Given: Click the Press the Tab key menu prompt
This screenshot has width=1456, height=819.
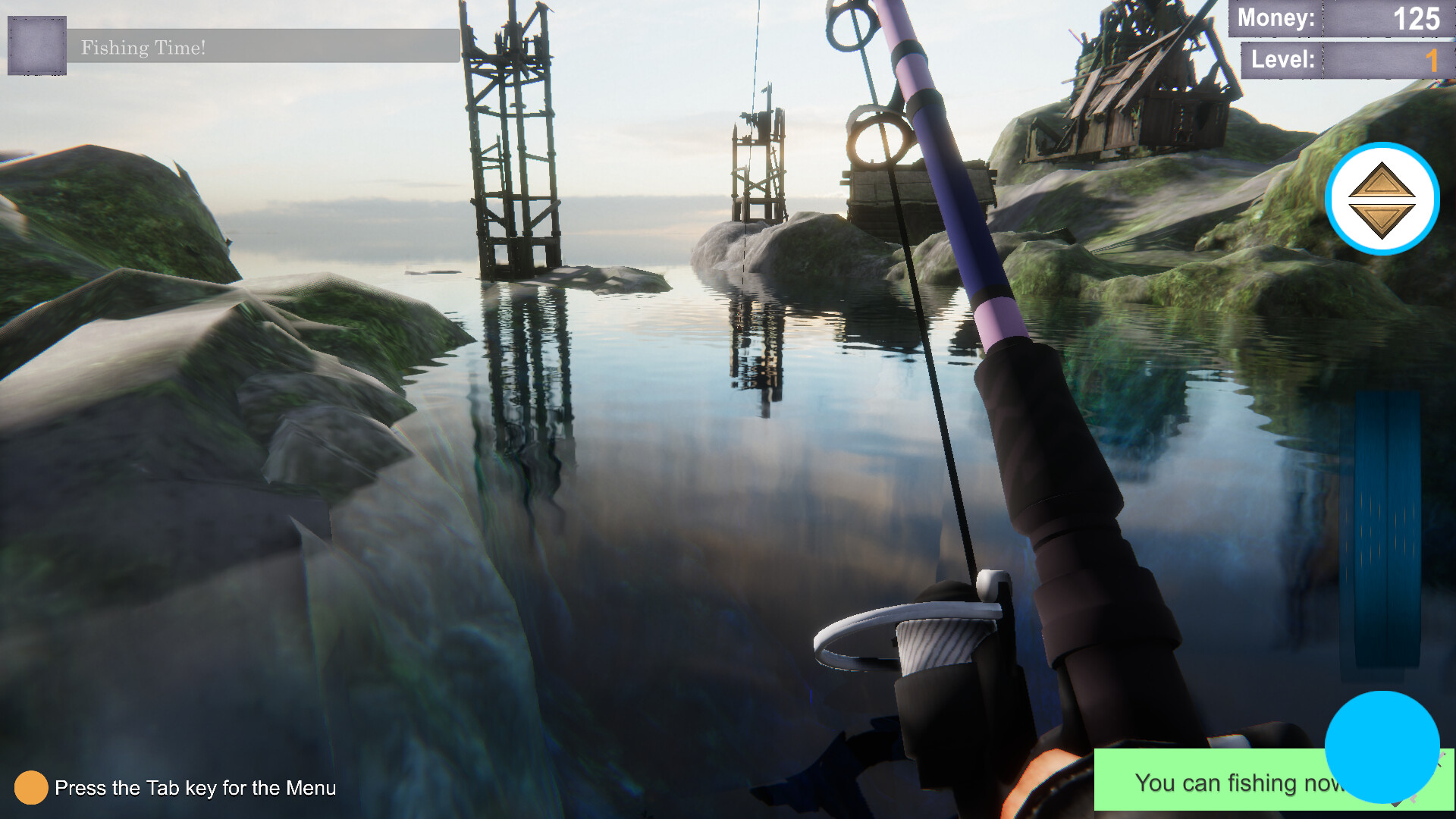Looking at the screenshot, I should 197,789.
